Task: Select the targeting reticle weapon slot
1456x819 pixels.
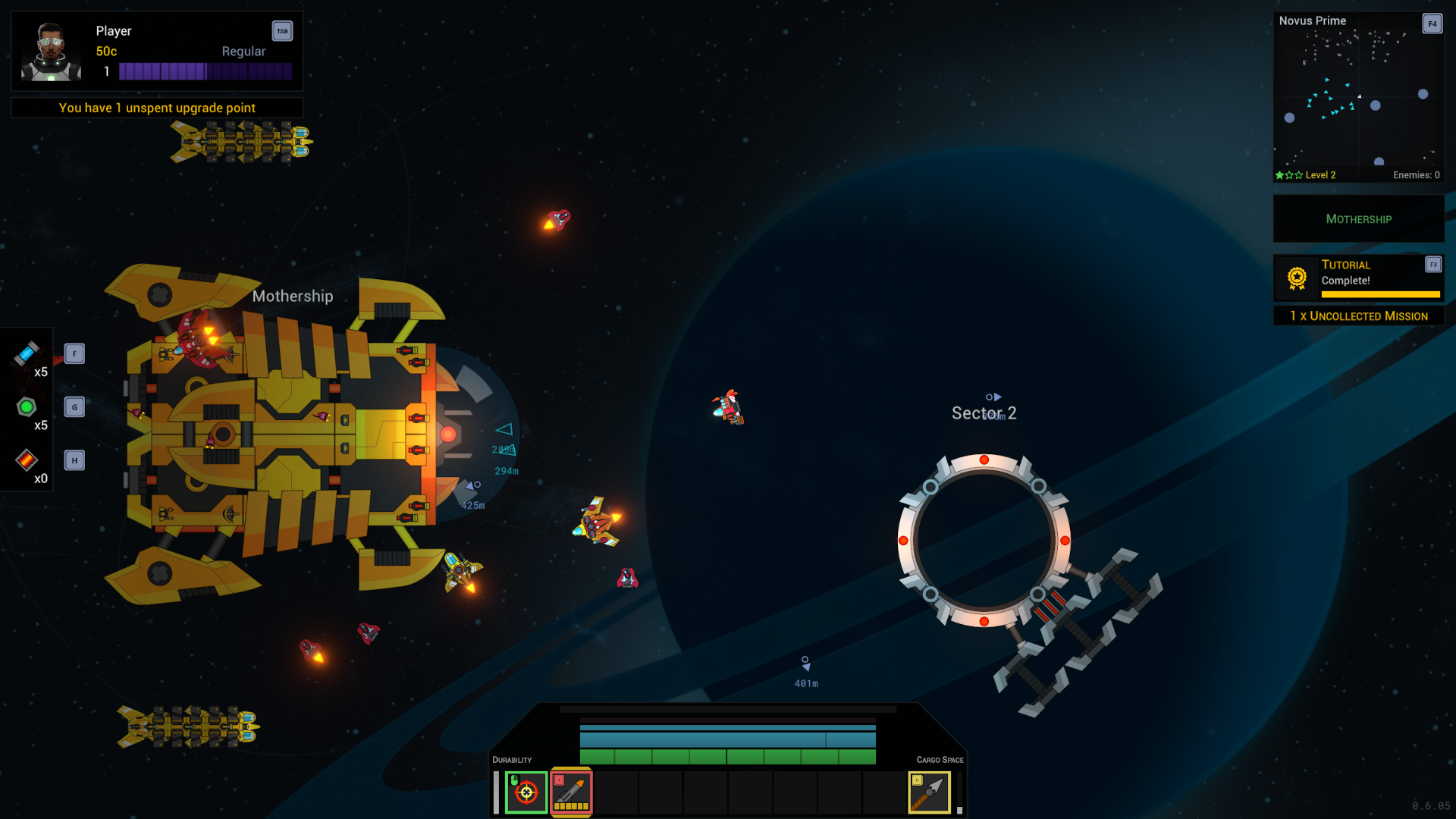Action: point(526,792)
